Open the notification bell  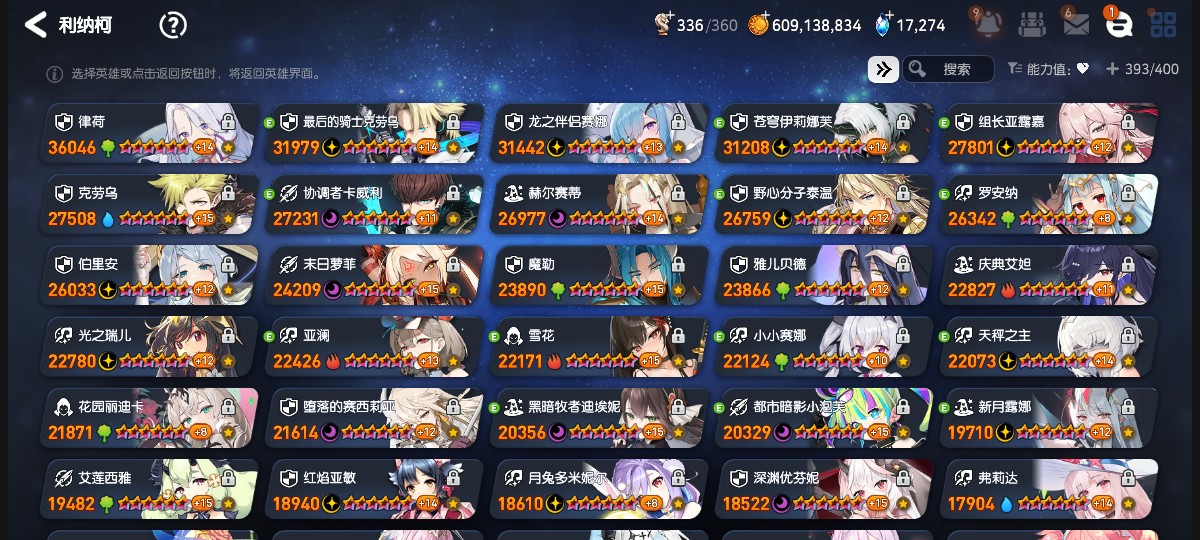coord(987,24)
